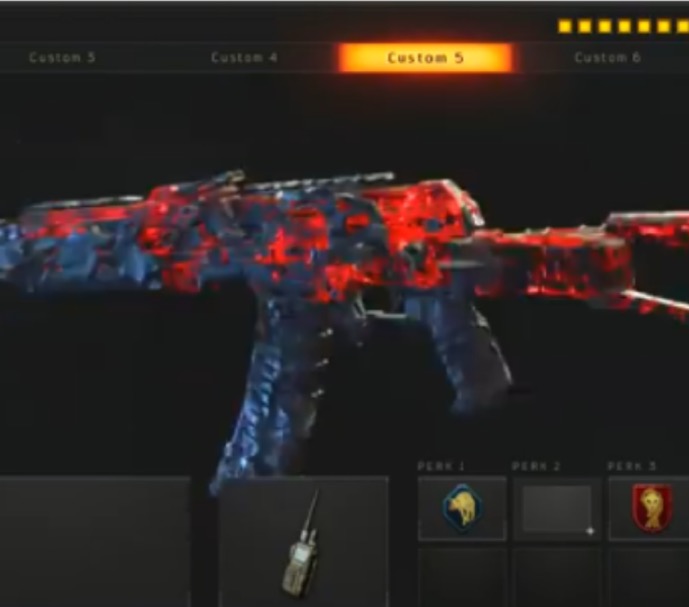Open the Custom 6 class tab
The width and height of the screenshot is (689, 607).
coord(607,58)
